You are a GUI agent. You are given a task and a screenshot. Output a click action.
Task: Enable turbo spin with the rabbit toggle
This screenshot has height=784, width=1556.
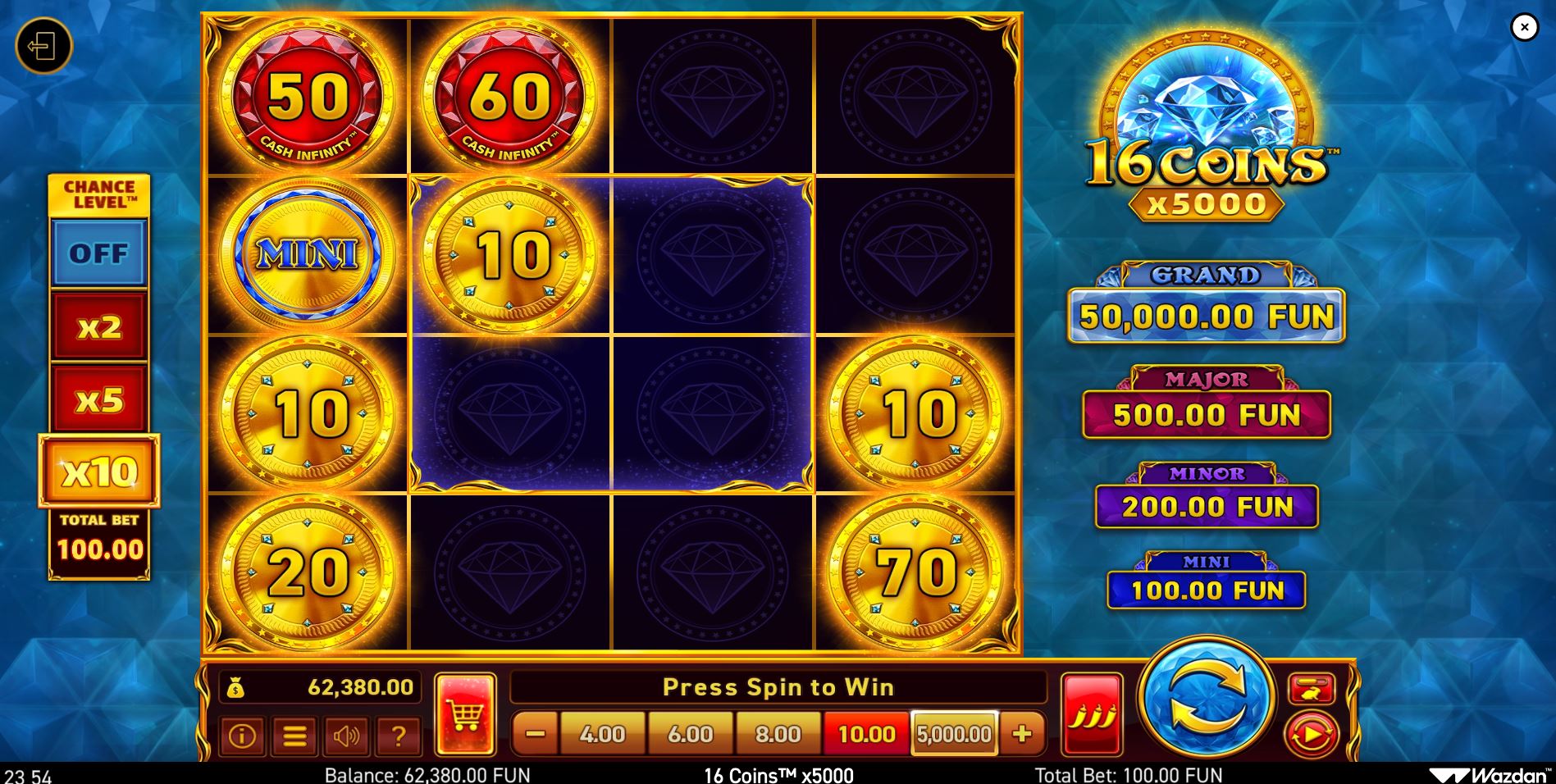tap(1313, 690)
